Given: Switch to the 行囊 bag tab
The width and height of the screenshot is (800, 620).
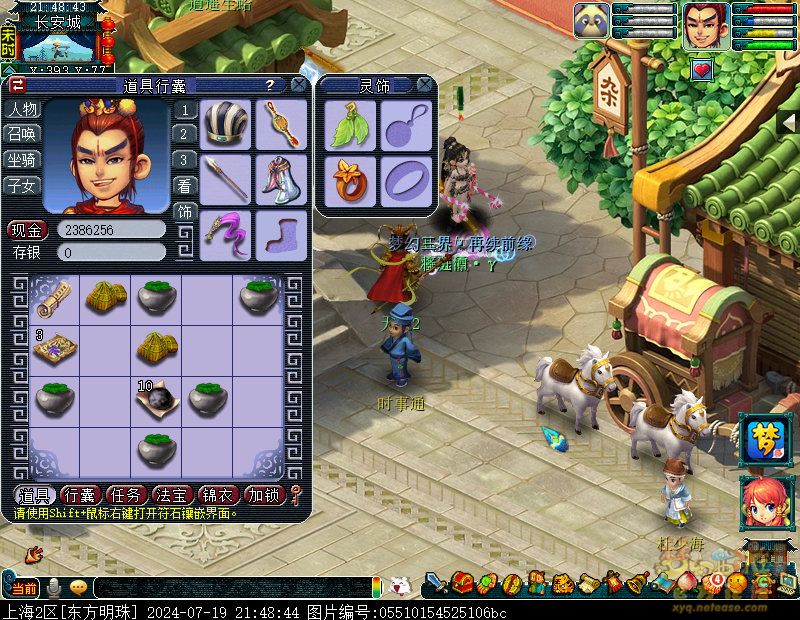Looking at the screenshot, I should click(x=79, y=494).
